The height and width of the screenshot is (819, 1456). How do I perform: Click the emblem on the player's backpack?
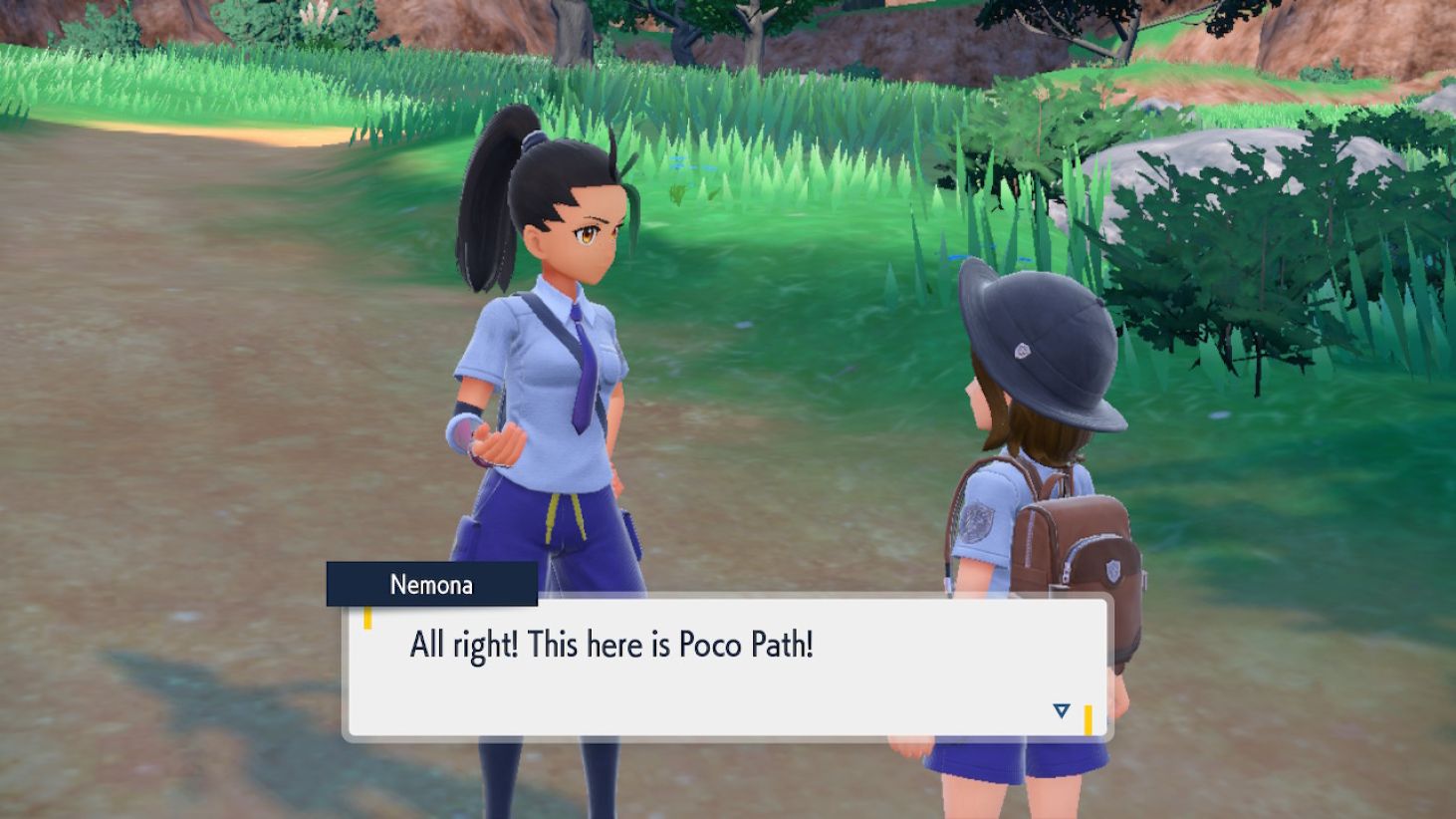[1113, 569]
